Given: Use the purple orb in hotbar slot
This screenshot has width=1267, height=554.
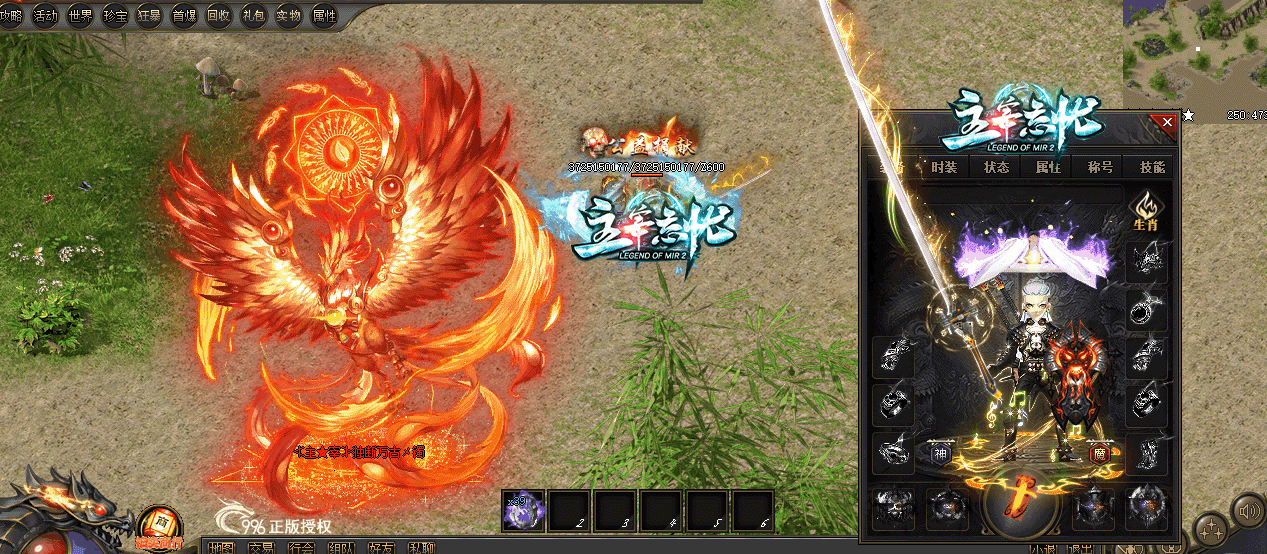Looking at the screenshot, I should (525, 510).
